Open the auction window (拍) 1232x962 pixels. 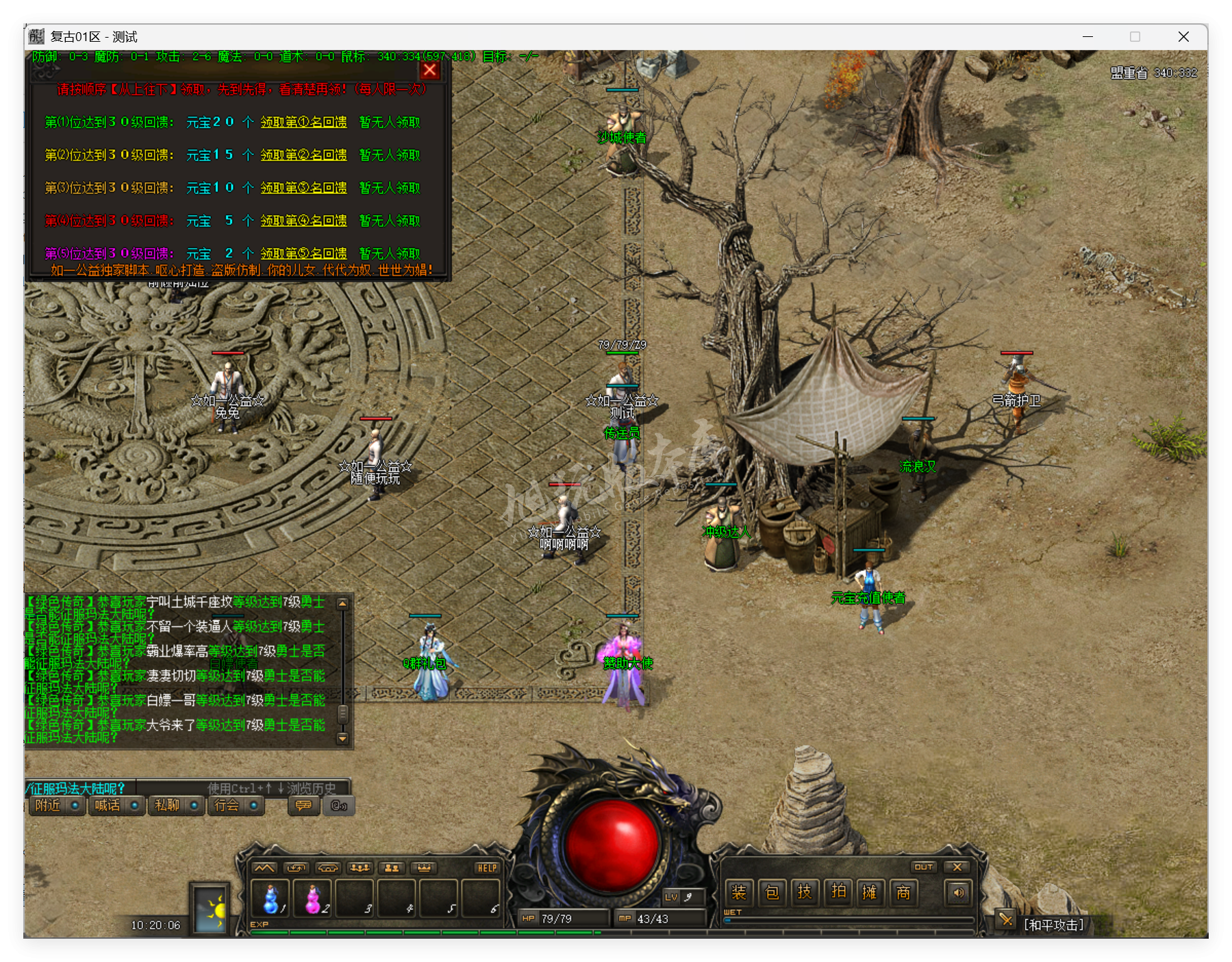tap(838, 892)
